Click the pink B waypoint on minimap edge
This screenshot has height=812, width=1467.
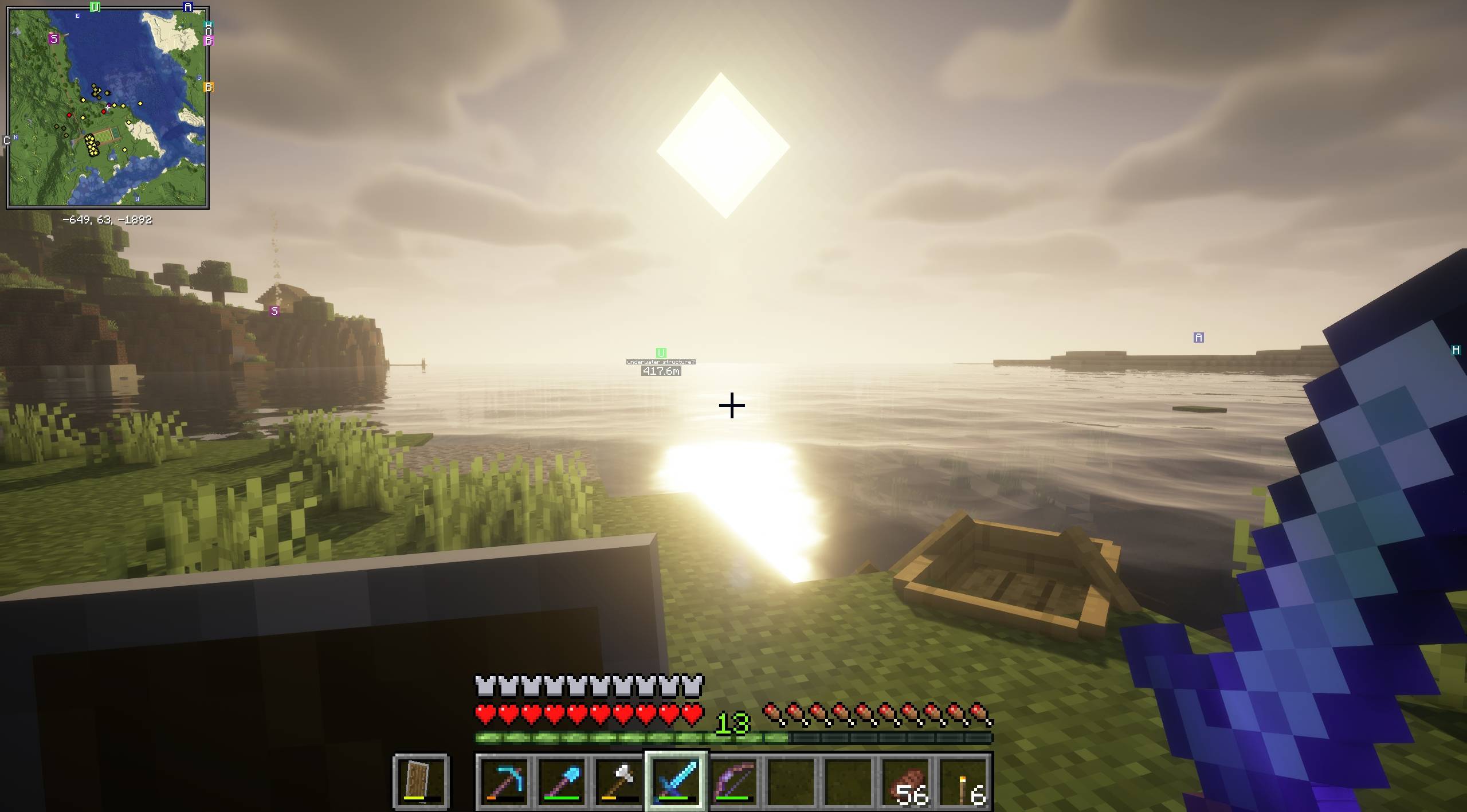point(209,40)
